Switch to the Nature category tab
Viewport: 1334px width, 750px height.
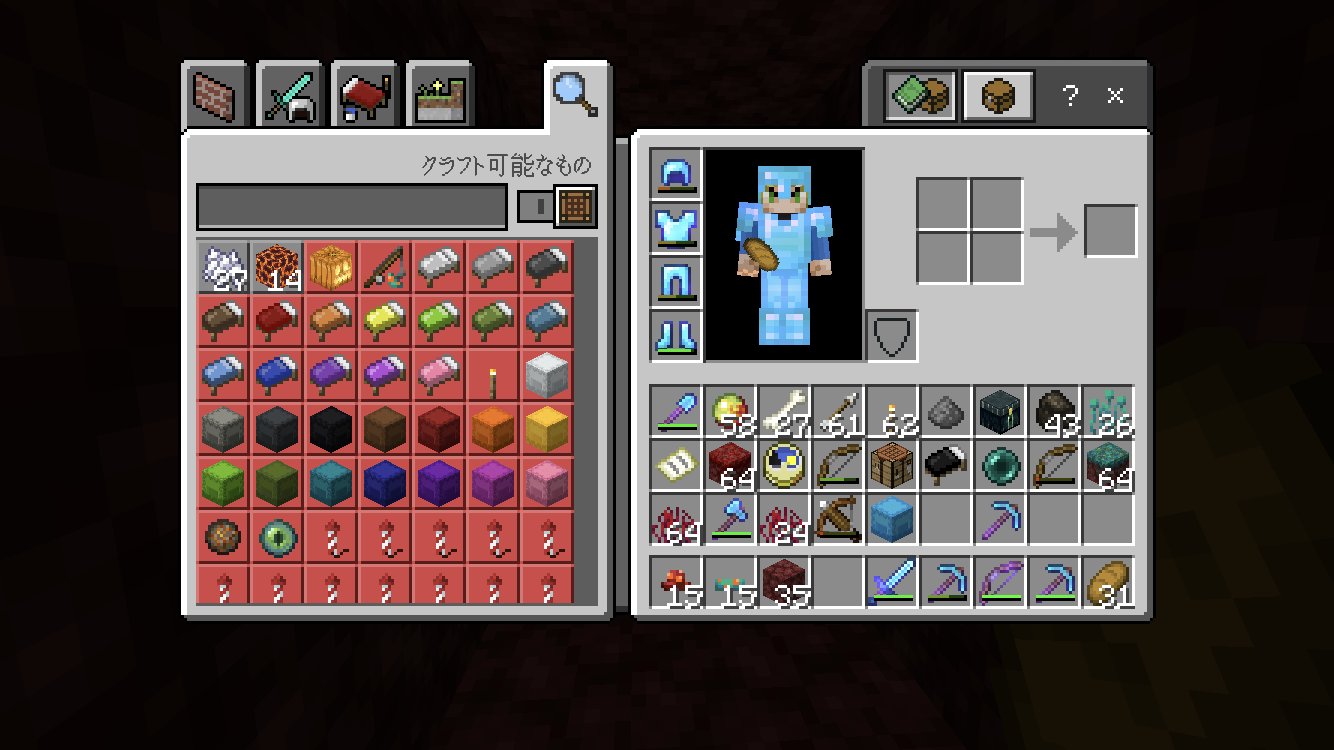[438, 93]
